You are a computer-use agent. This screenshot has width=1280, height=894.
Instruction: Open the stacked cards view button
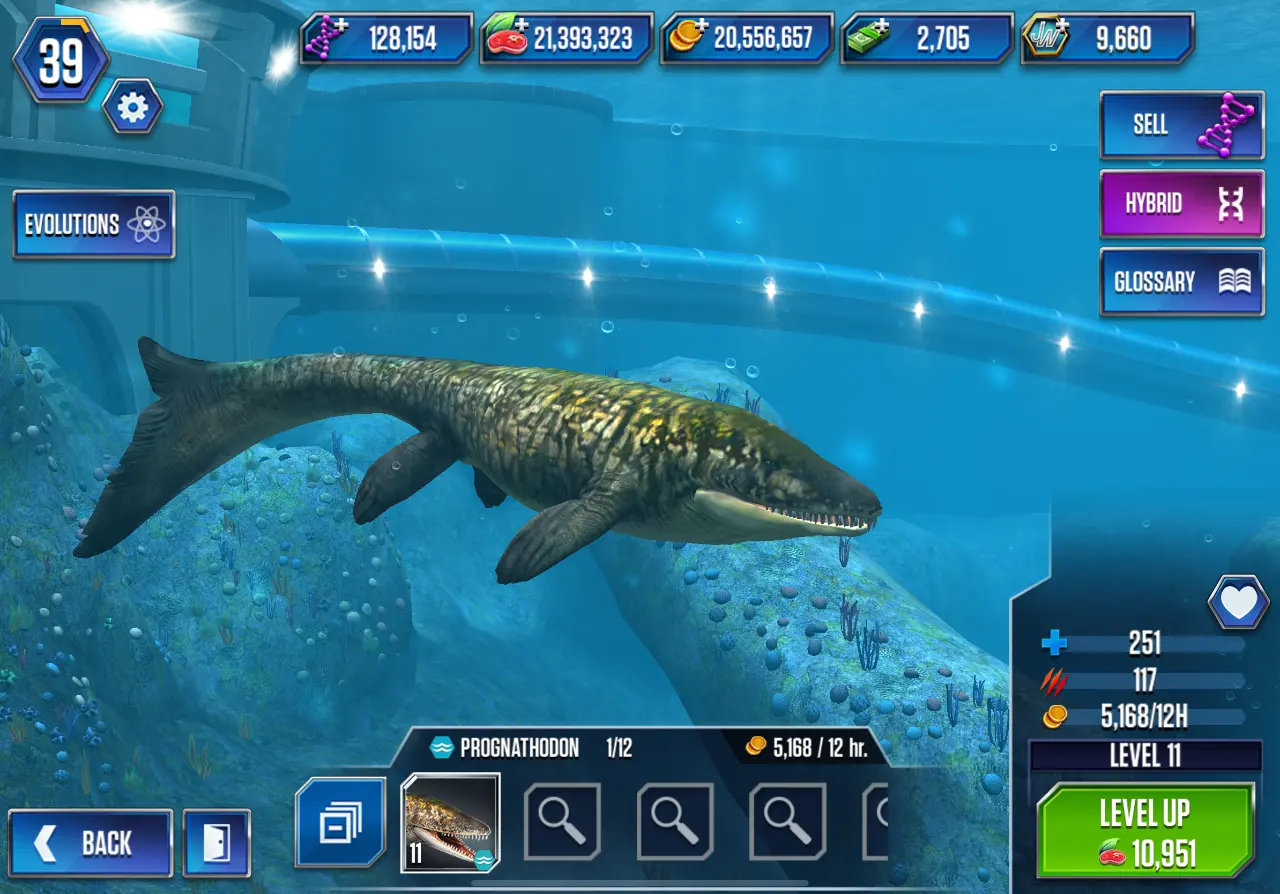[340, 823]
